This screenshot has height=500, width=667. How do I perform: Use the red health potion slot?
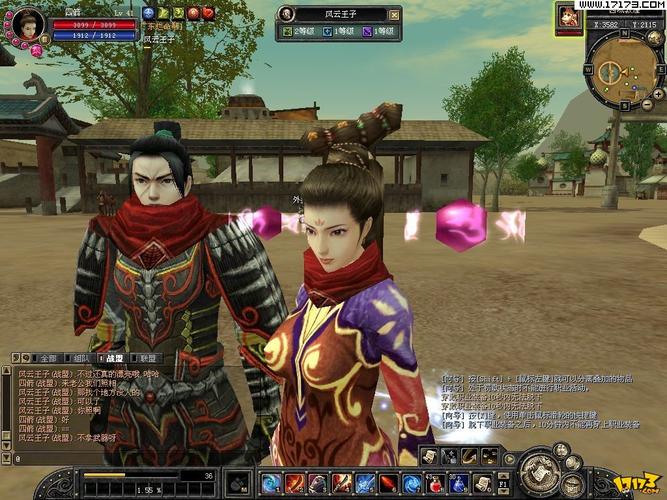(x=435, y=484)
